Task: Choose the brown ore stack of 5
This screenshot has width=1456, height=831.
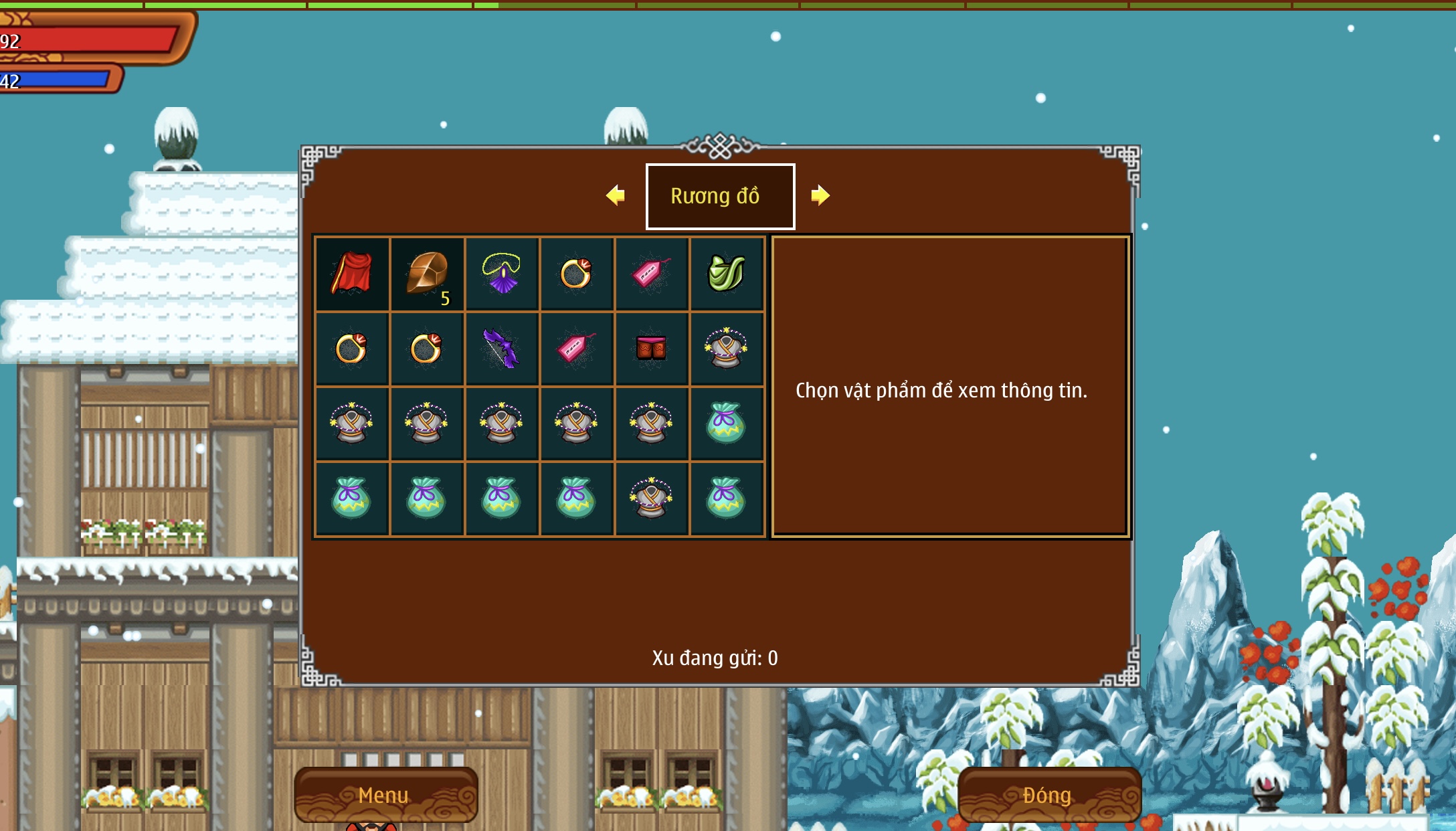Action: pos(427,274)
